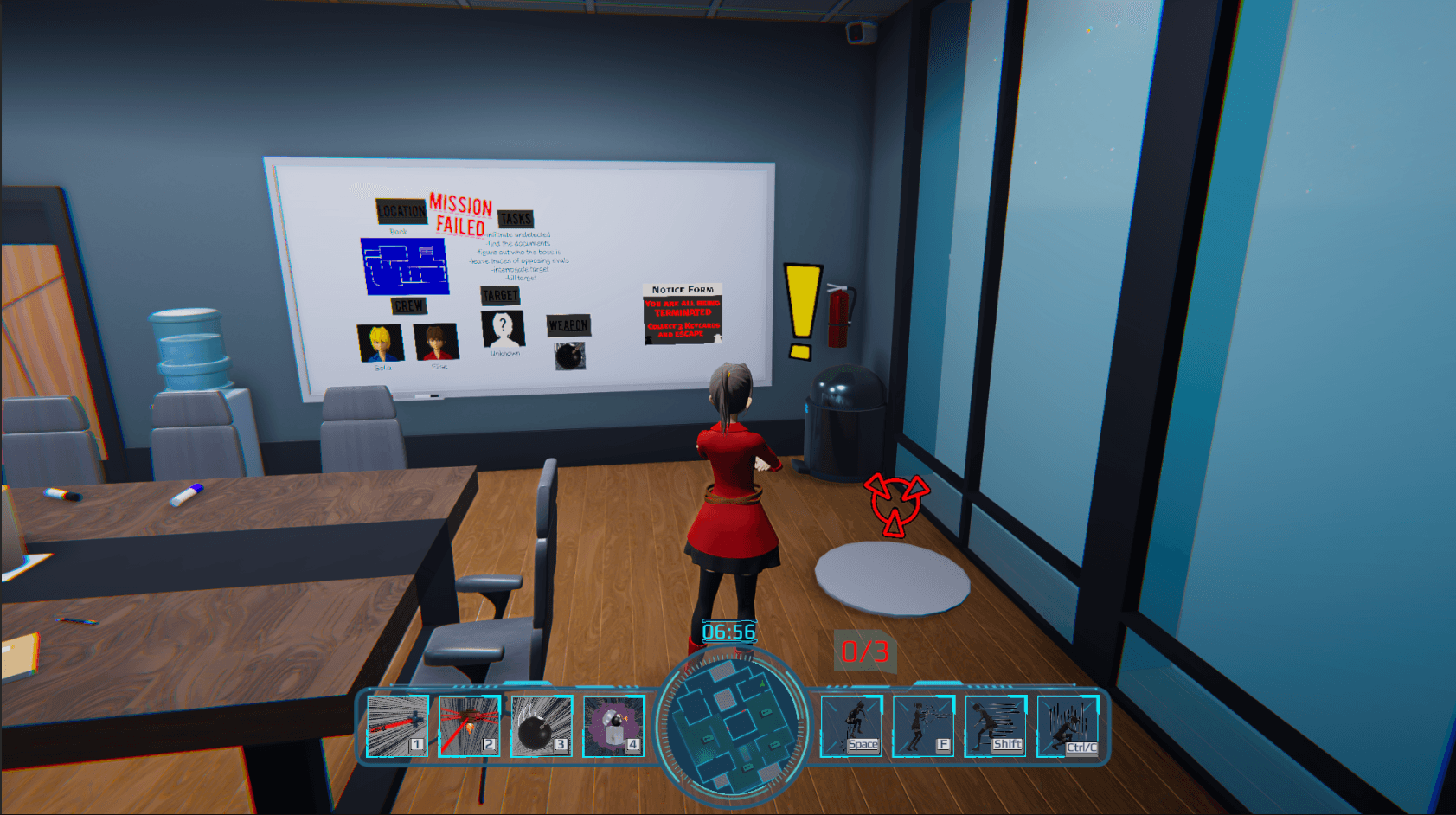Click the MISSION FAILED text

click(458, 215)
